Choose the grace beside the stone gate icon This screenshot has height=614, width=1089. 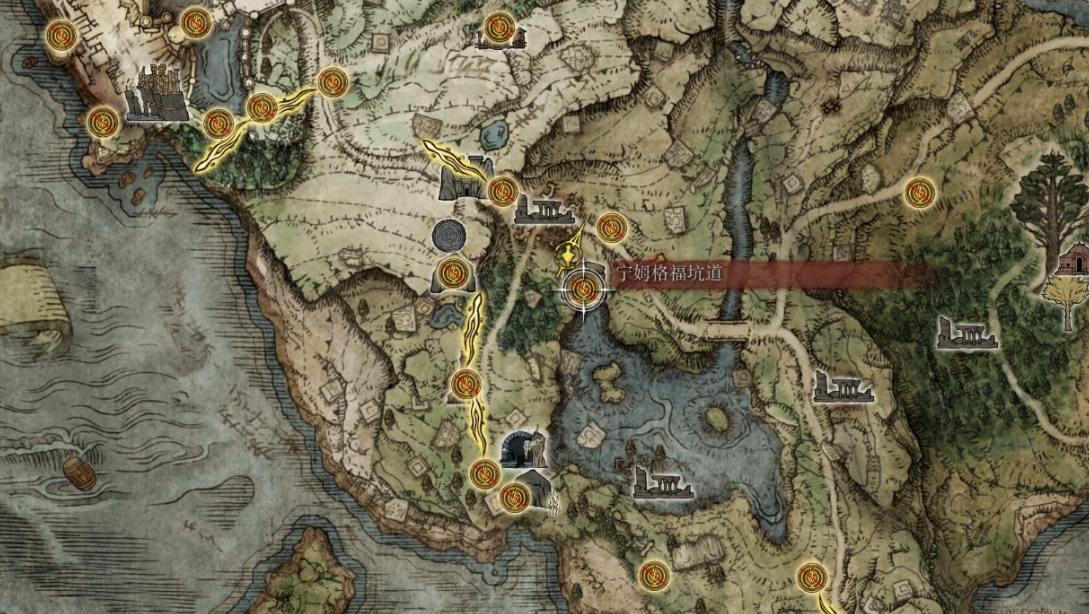pyautogui.click(x=503, y=189)
